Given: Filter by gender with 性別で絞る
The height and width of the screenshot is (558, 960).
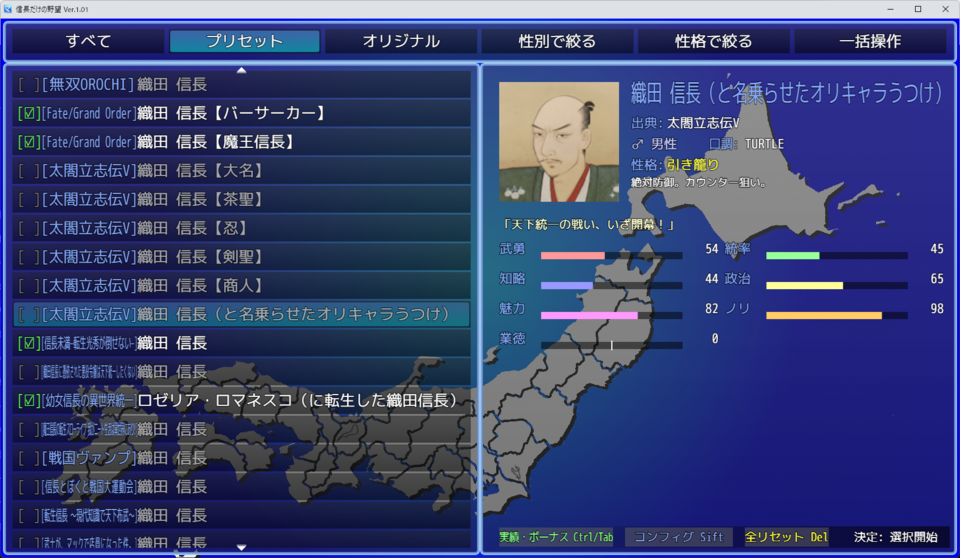Looking at the screenshot, I should coord(557,41).
